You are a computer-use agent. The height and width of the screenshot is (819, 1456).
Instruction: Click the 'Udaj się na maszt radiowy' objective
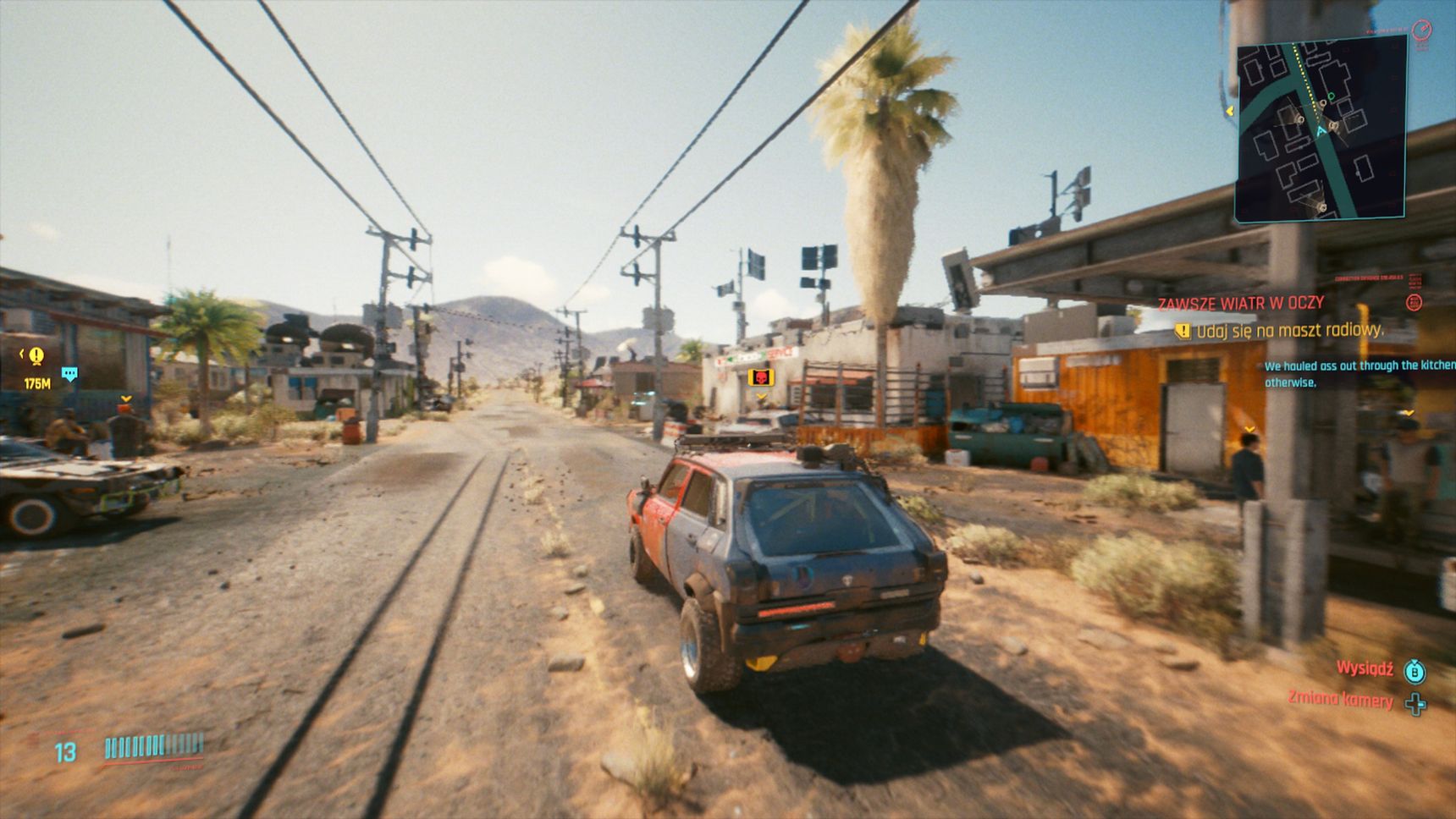[1289, 330]
